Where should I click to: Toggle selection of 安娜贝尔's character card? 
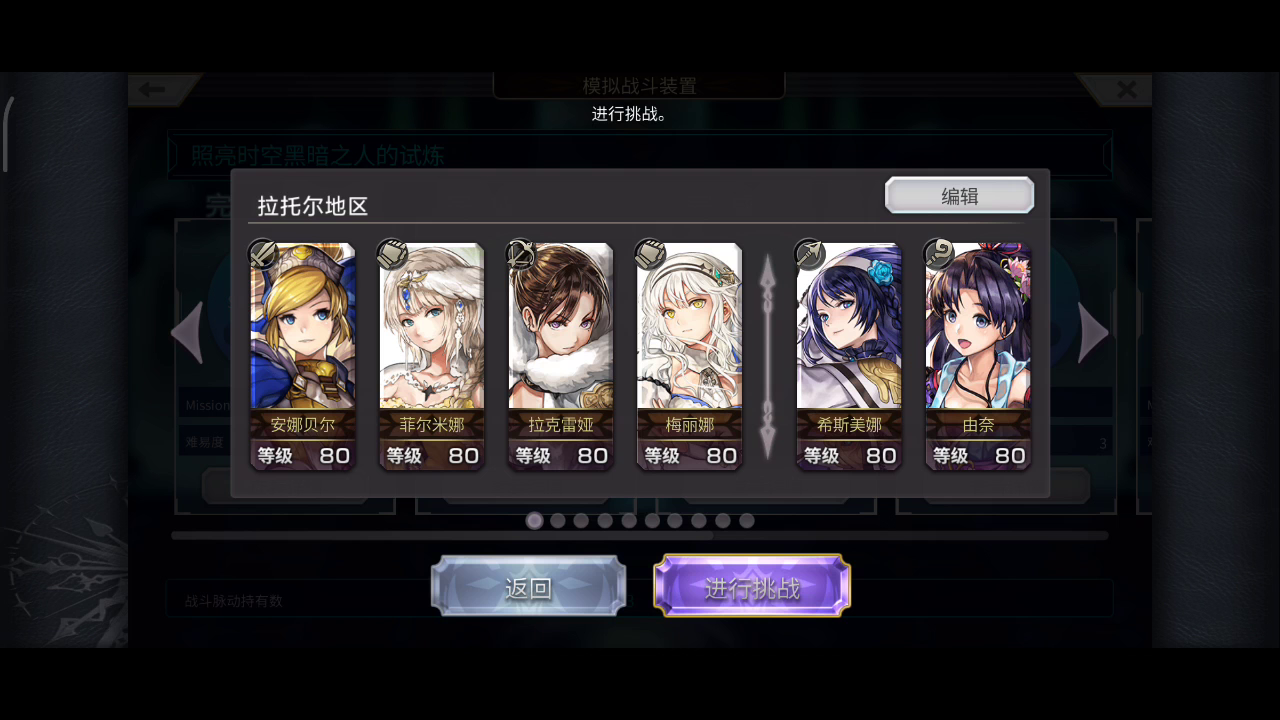pyautogui.click(x=303, y=355)
